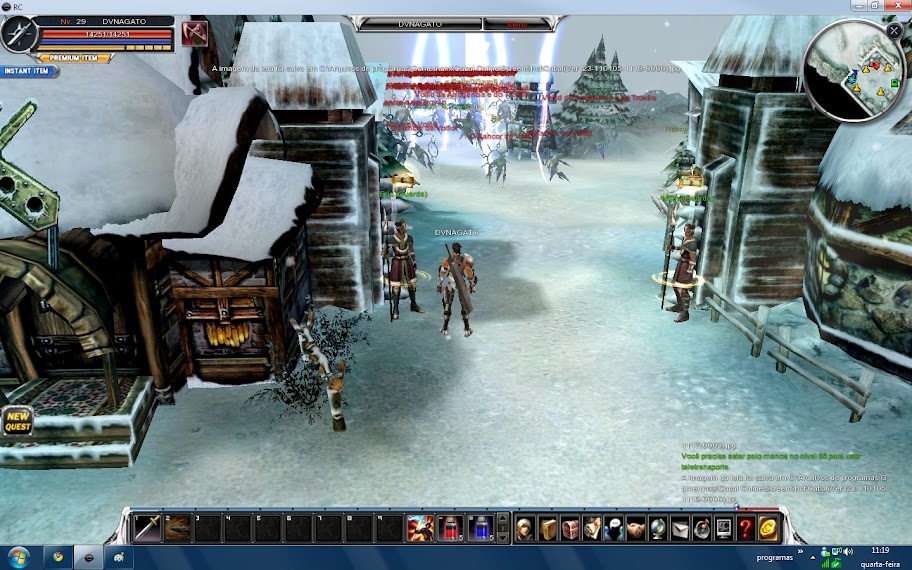Click the New Quest notification icon
Image resolution: width=912 pixels, height=570 pixels.
pyautogui.click(x=17, y=421)
